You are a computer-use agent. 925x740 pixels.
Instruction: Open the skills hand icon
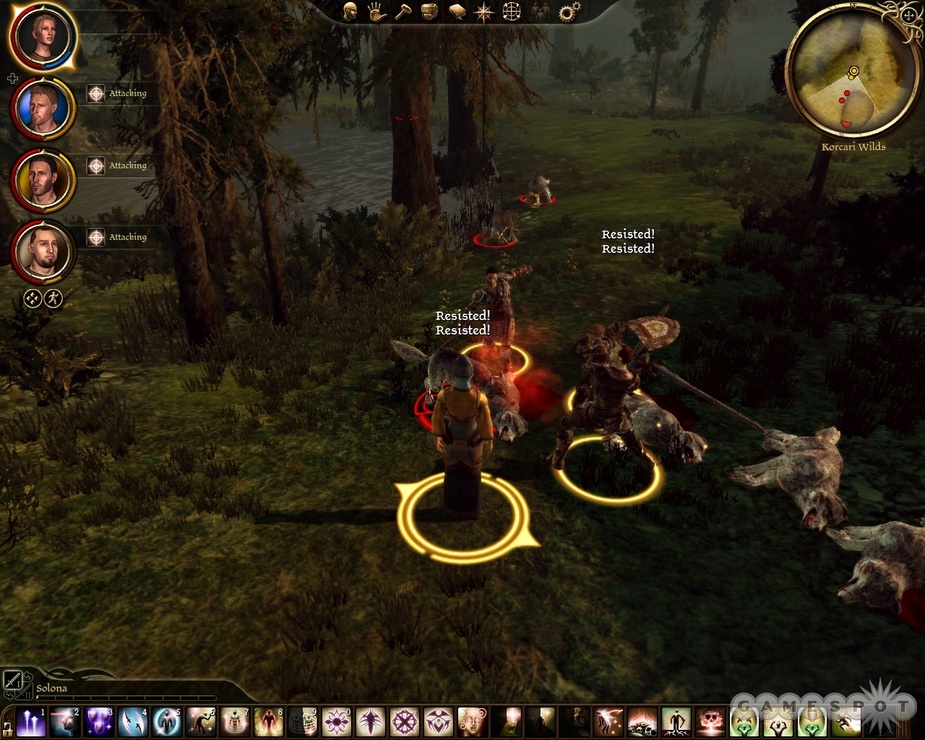click(x=376, y=12)
